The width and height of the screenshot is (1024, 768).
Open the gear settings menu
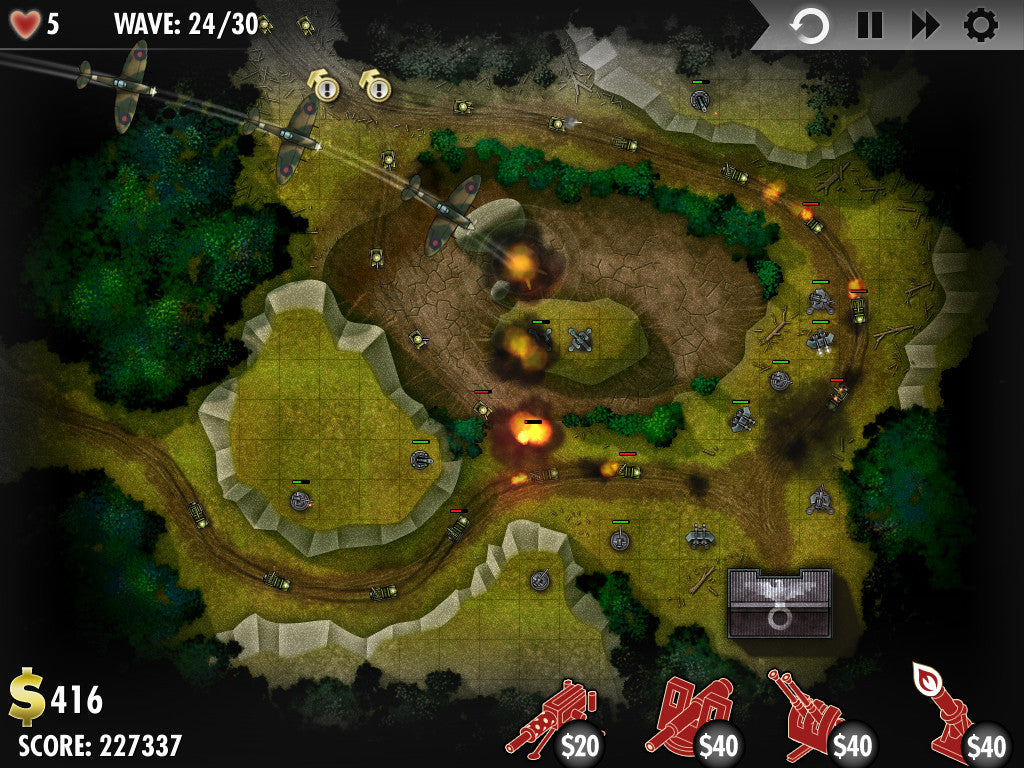[x=981, y=26]
